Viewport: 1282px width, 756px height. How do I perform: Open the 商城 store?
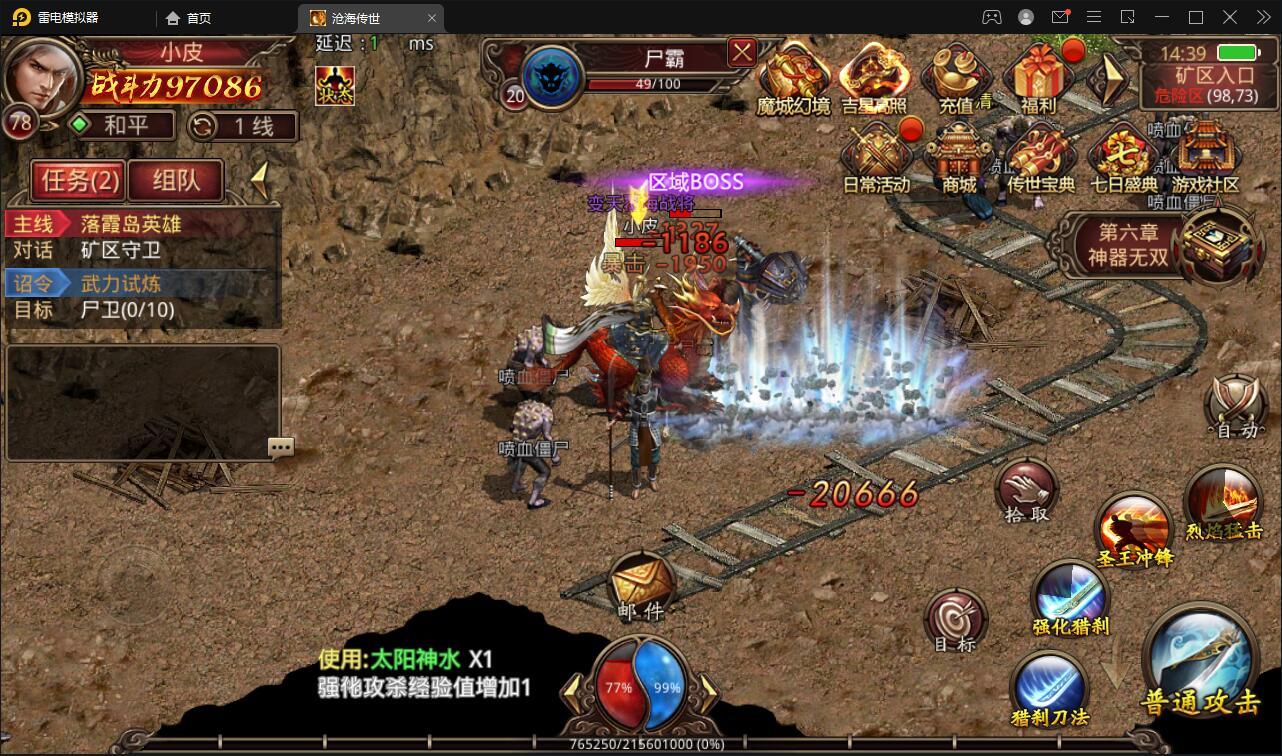coord(958,155)
